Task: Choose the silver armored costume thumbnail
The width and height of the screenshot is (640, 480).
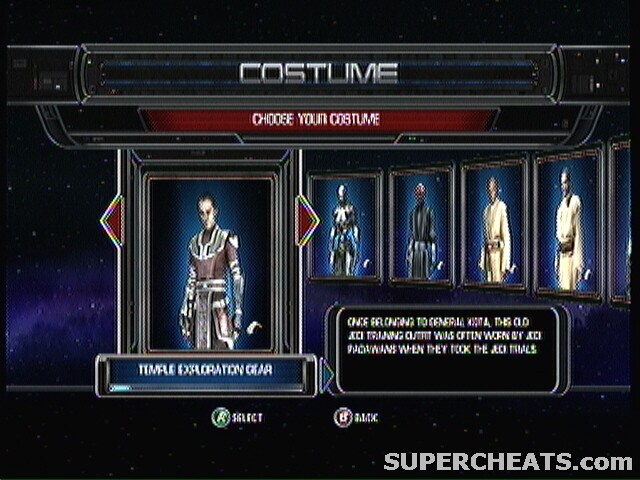Action: [x=344, y=229]
